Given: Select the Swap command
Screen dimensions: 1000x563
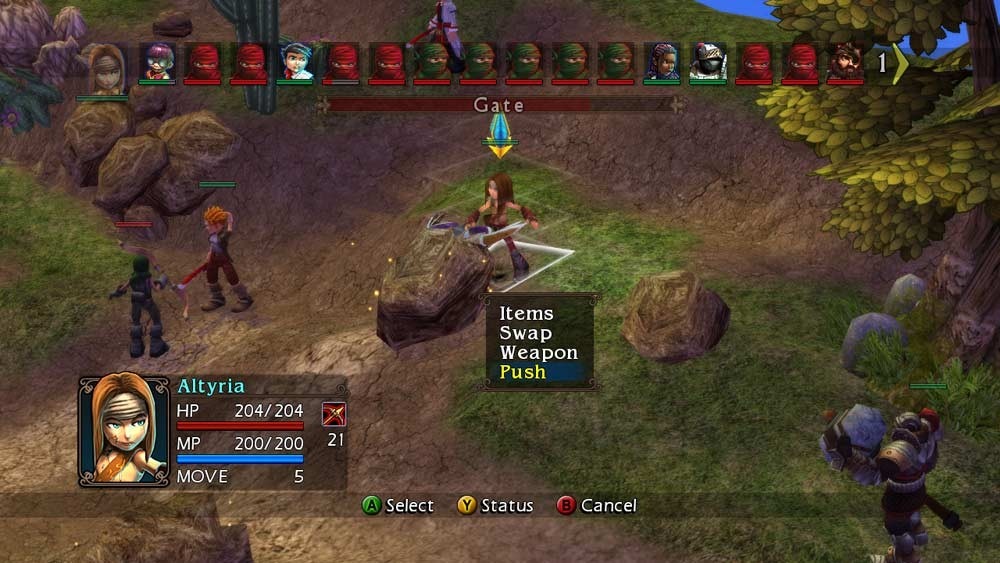Looking at the screenshot, I should [x=526, y=333].
